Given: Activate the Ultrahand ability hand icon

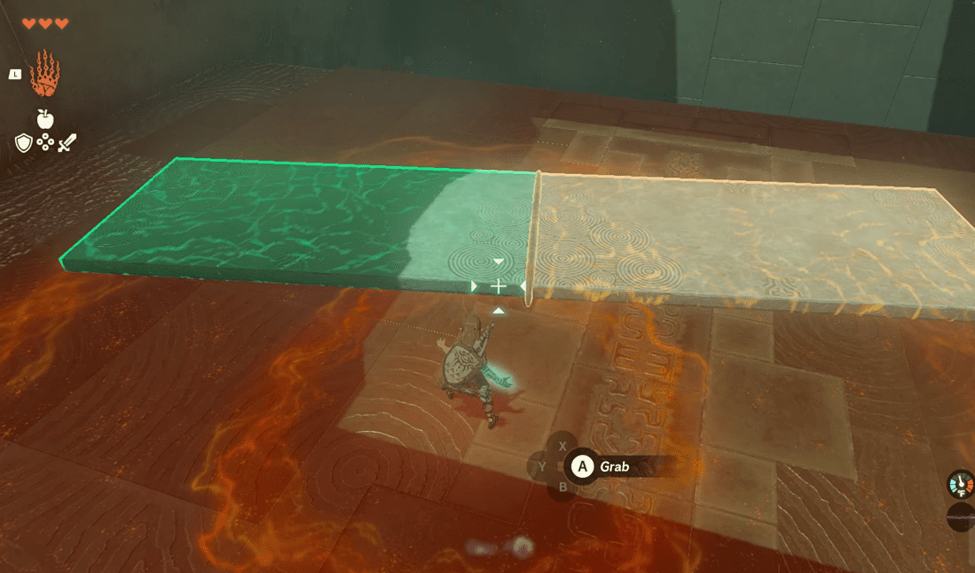Looking at the screenshot, I should (45, 73).
